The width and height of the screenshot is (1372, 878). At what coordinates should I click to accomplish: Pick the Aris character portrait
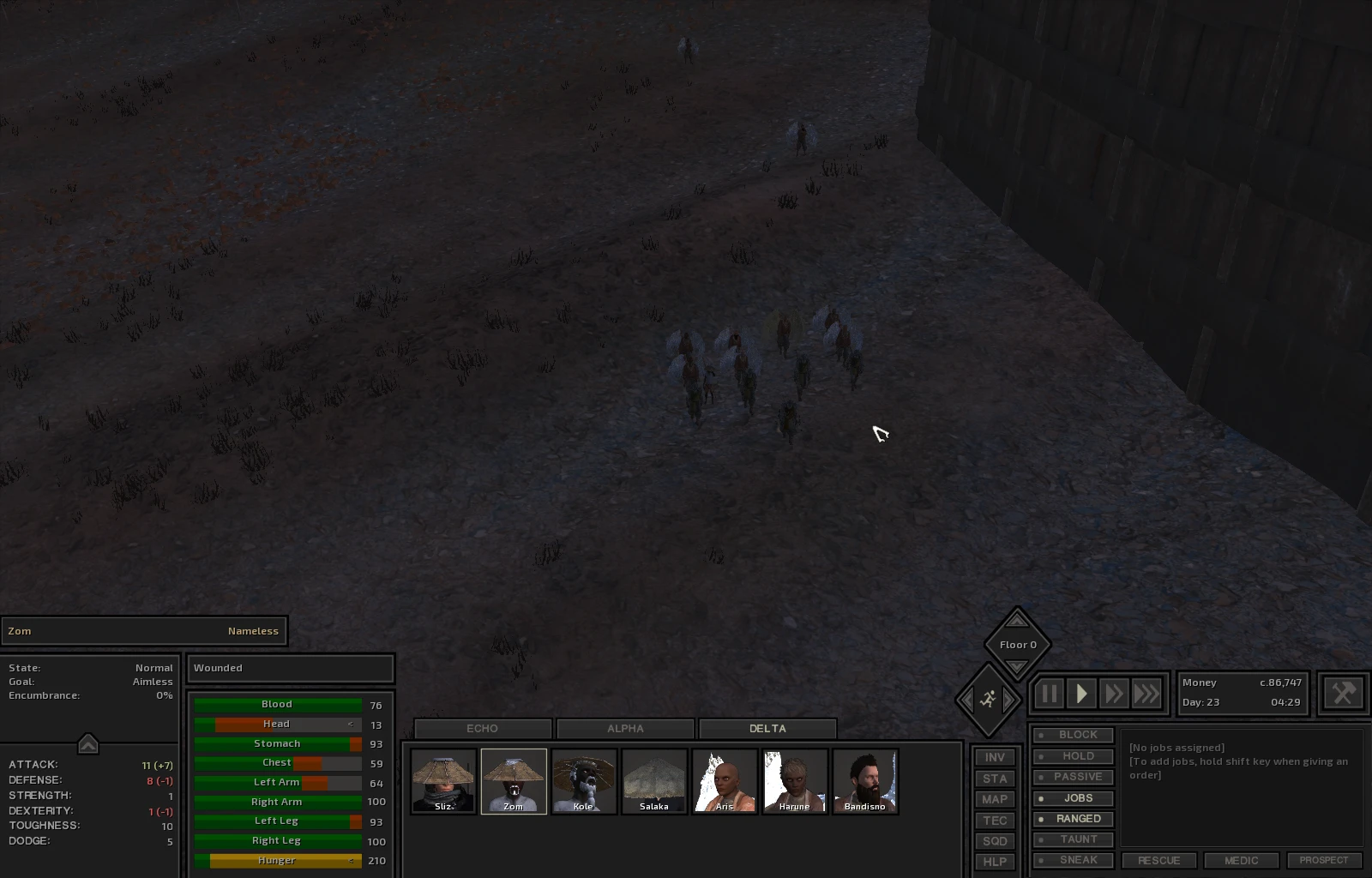click(x=725, y=781)
